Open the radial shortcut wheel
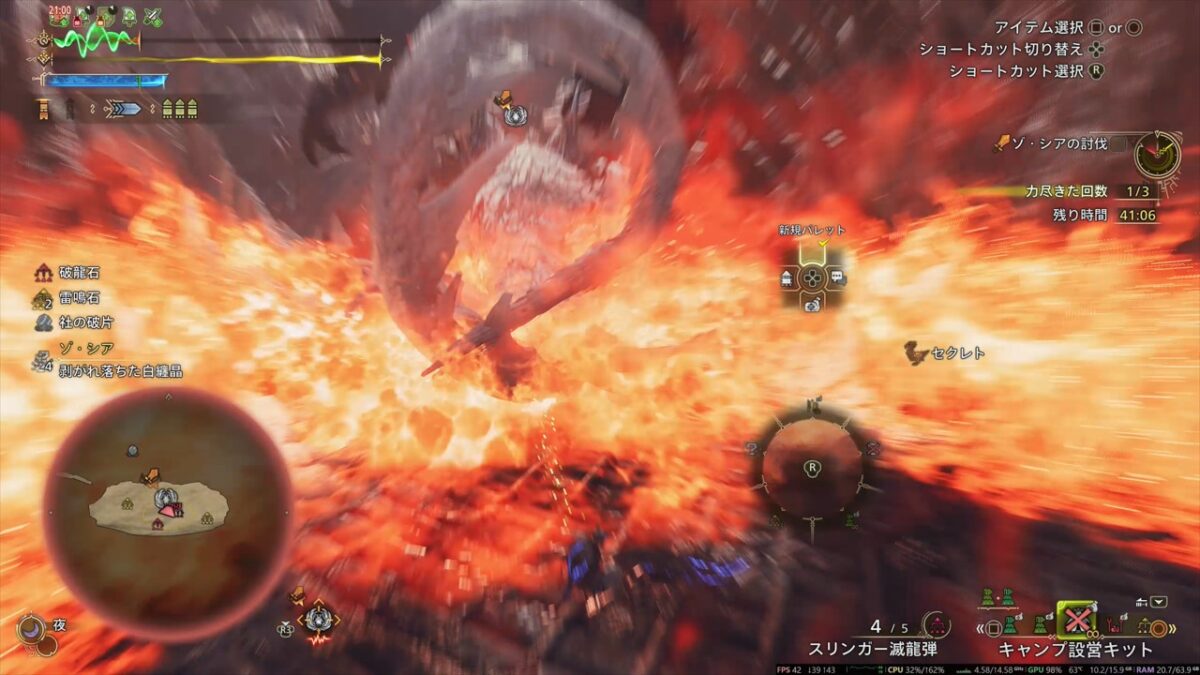This screenshot has width=1200, height=675. tap(812, 467)
